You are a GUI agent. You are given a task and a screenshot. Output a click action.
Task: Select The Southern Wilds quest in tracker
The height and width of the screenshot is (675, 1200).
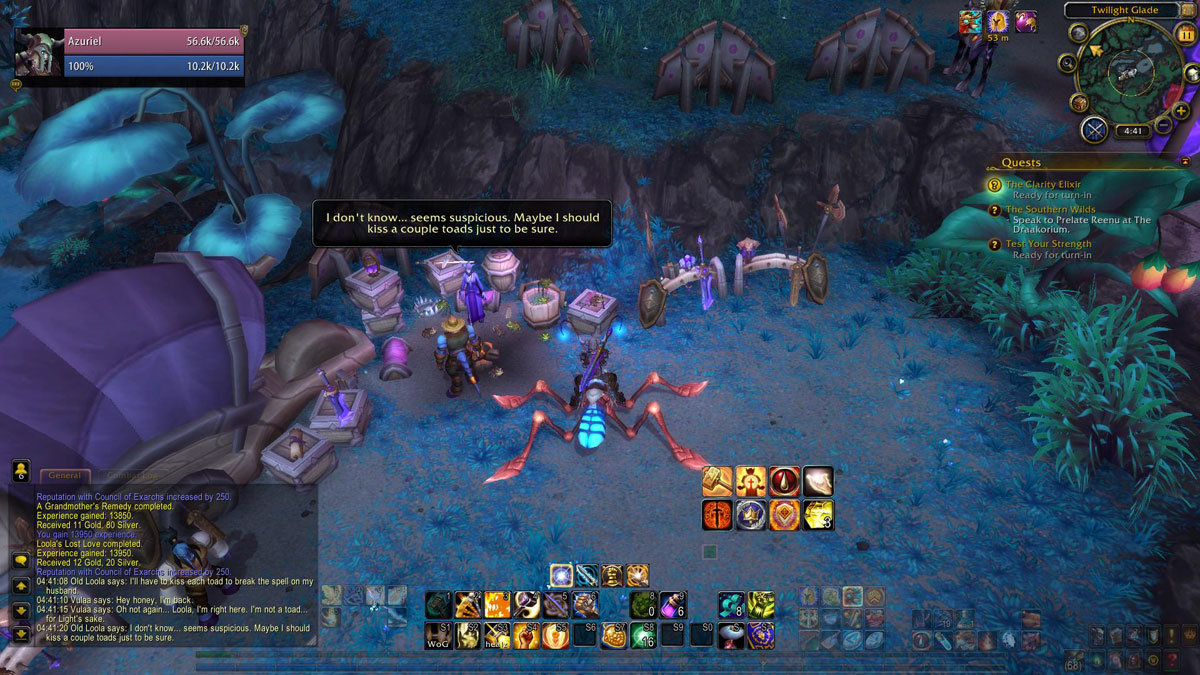[1050, 210]
